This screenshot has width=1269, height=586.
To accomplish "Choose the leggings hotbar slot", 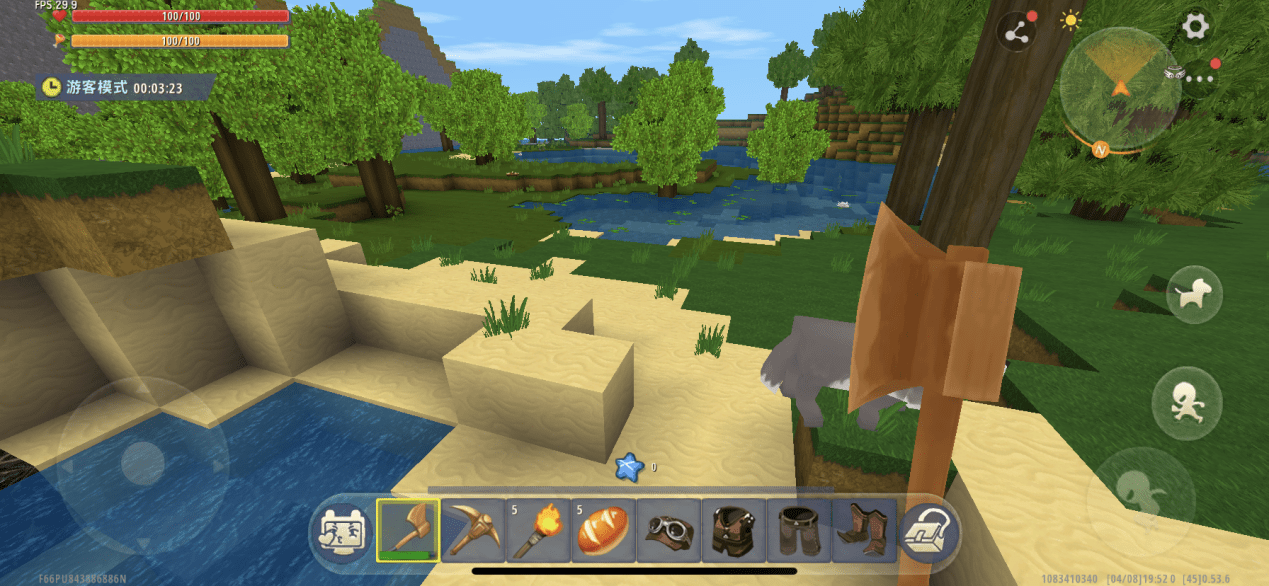I will tap(797, 529).
